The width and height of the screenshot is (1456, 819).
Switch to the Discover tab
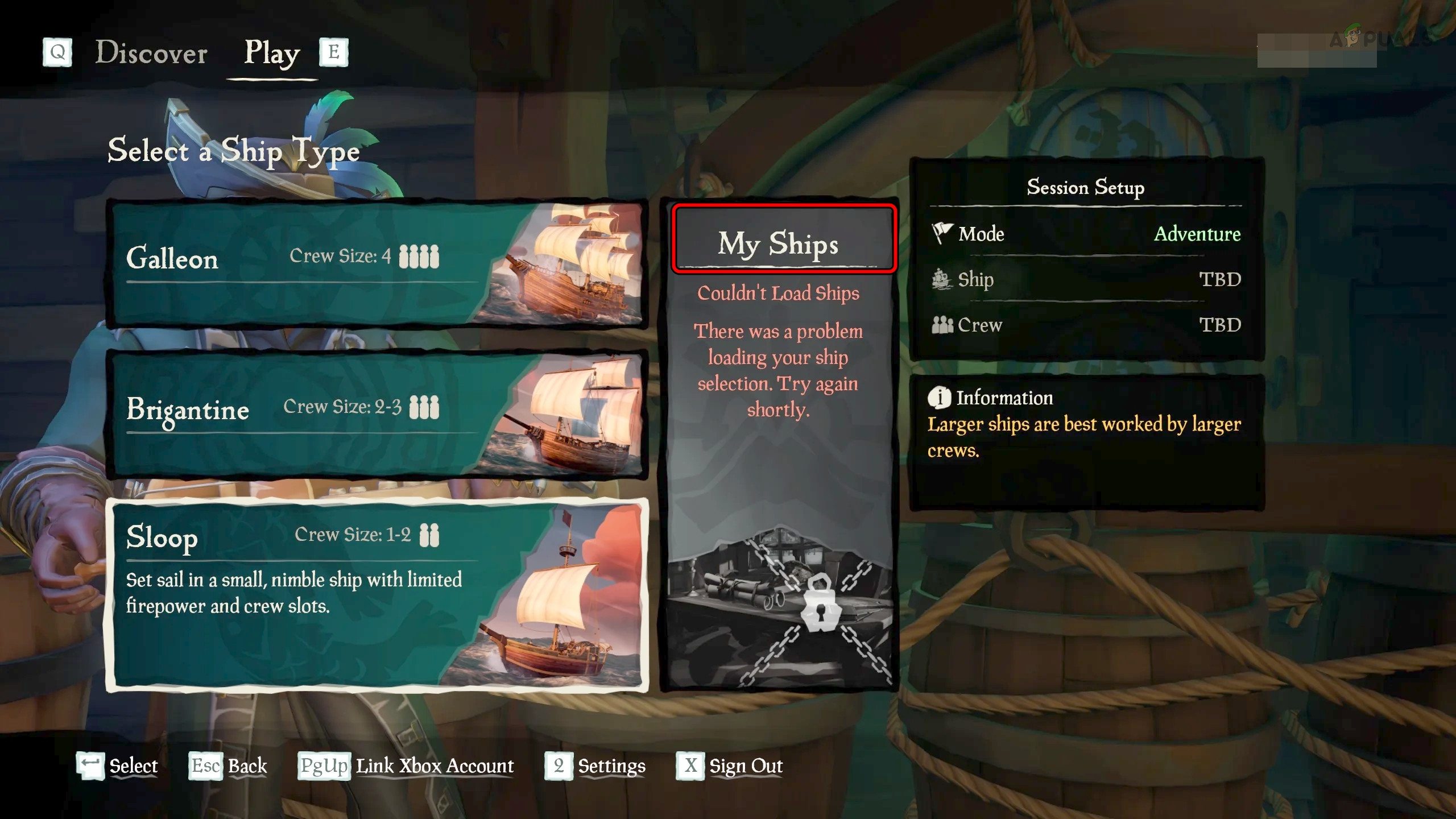tap(151, 53)
